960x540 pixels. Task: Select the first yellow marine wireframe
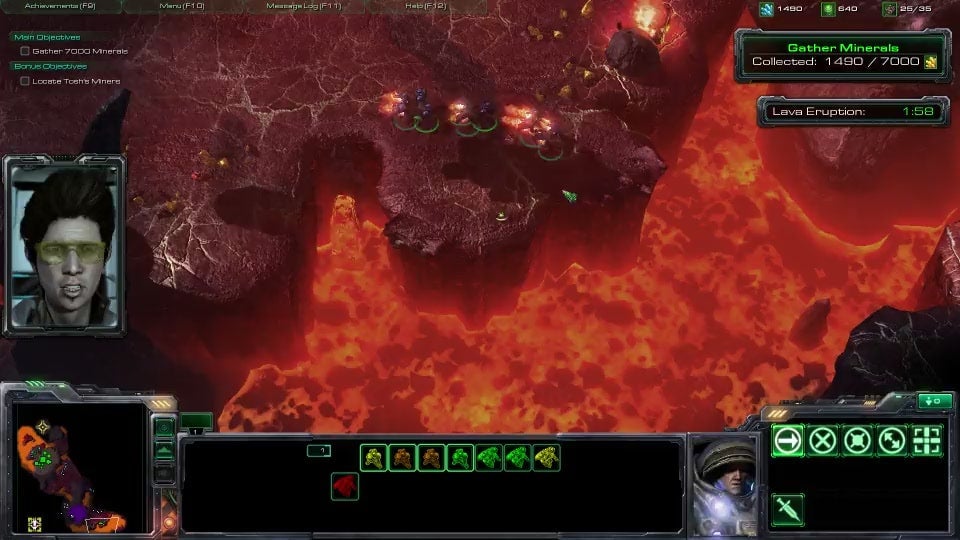coord(373,458)
